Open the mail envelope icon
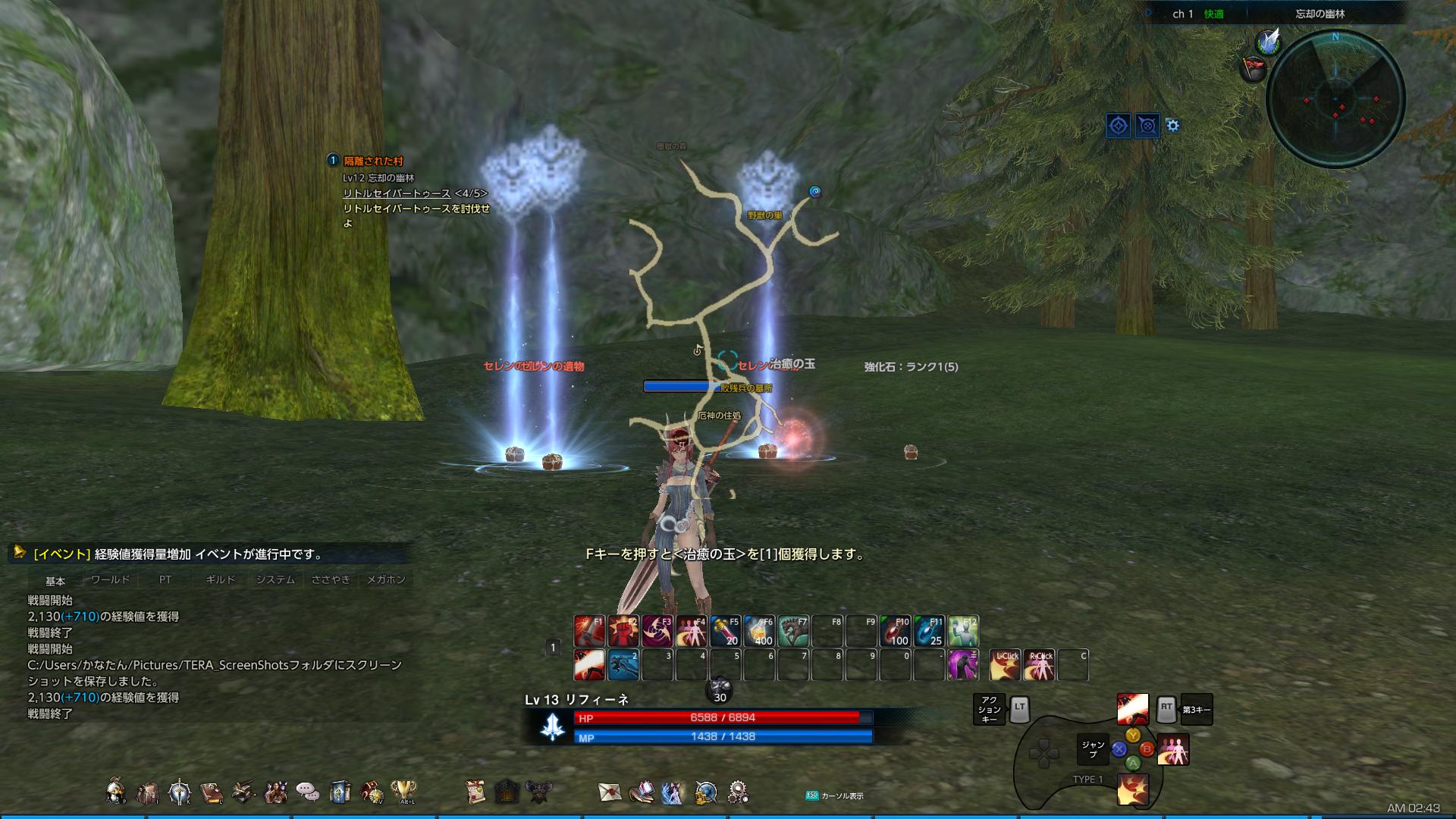This screenshot has height=819, width=1456. [610, 790]
